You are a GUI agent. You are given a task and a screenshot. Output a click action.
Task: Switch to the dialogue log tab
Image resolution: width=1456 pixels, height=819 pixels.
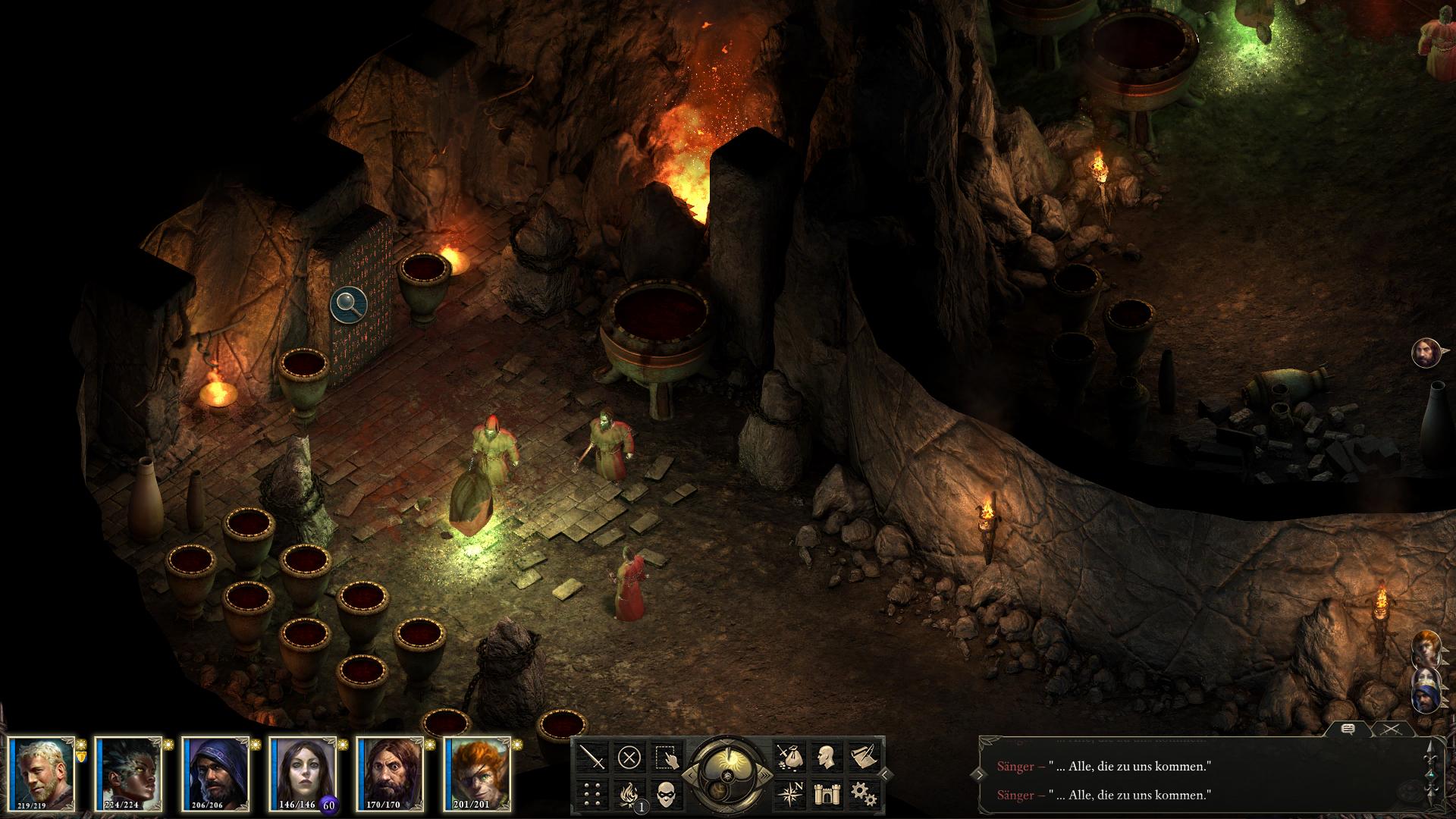pyautogui.click(x=1348, y=730)
